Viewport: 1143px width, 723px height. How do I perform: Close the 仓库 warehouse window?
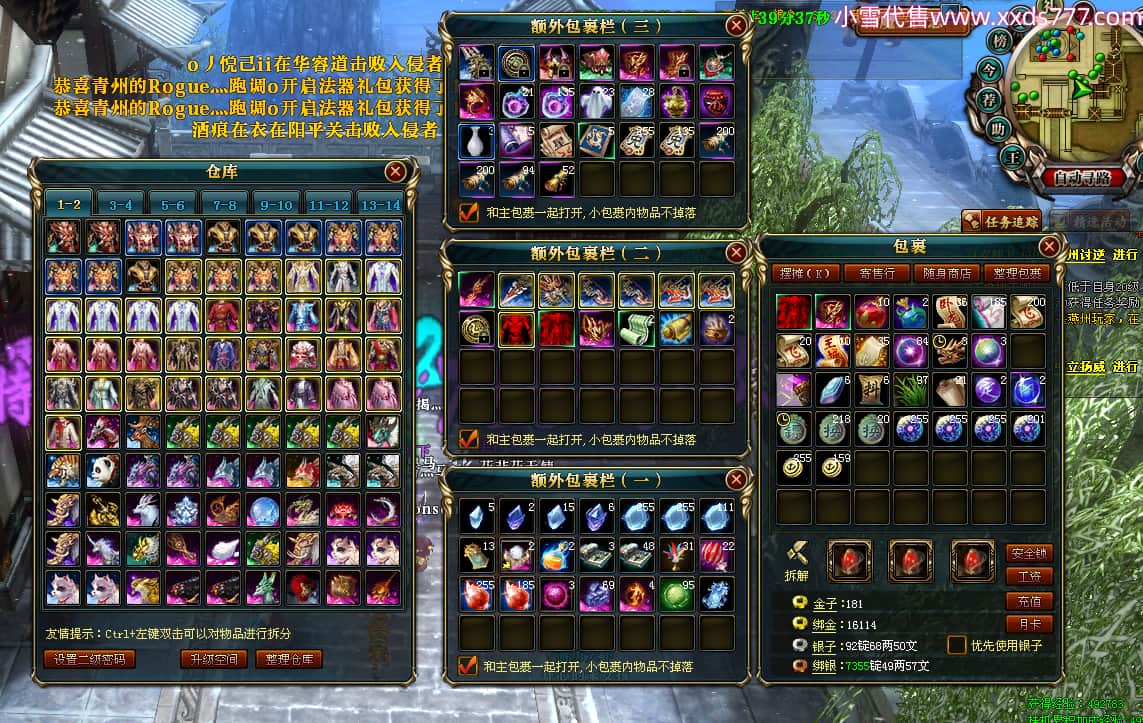point(395,171)
